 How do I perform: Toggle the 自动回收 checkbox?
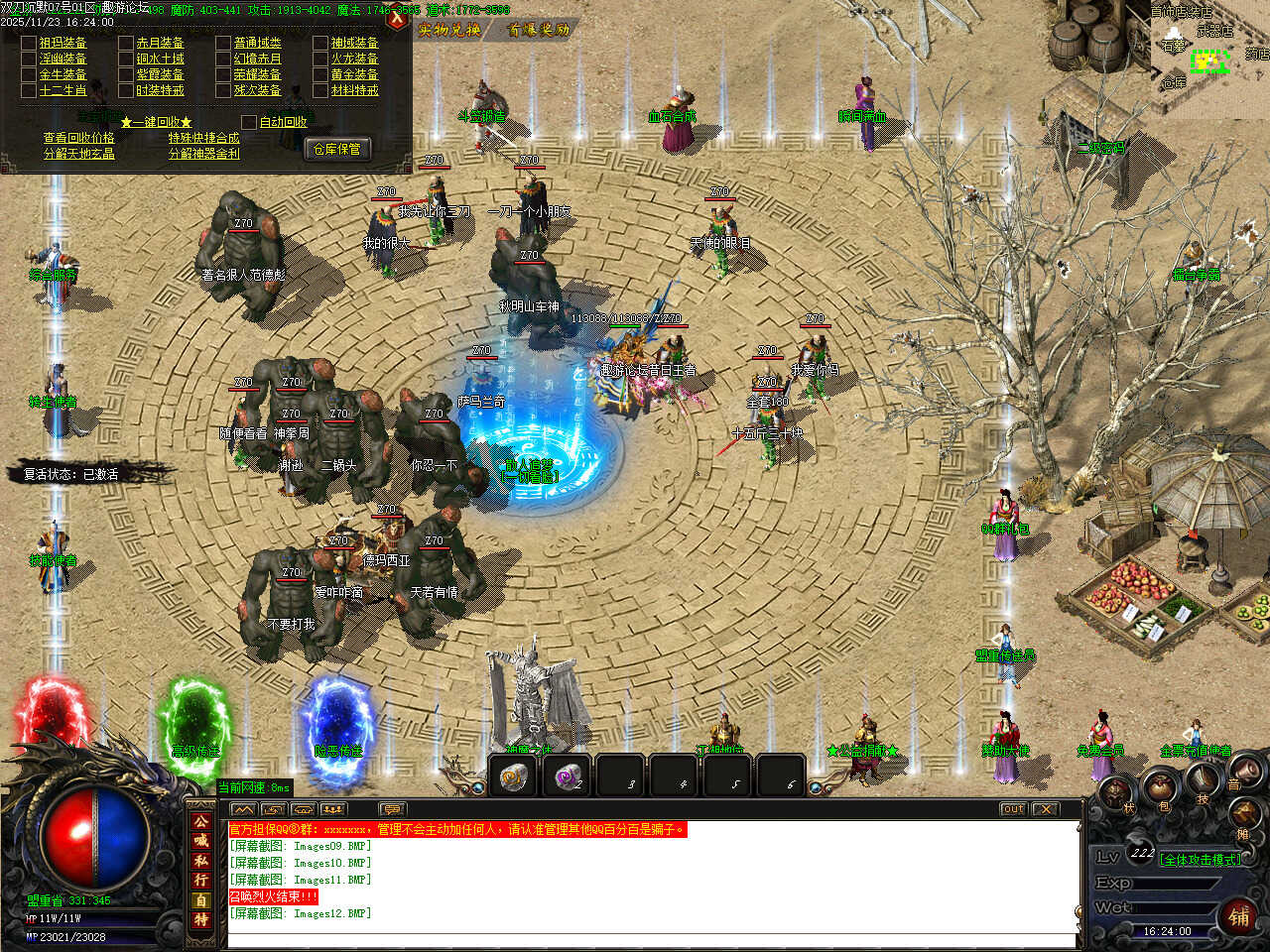(249, 122)
